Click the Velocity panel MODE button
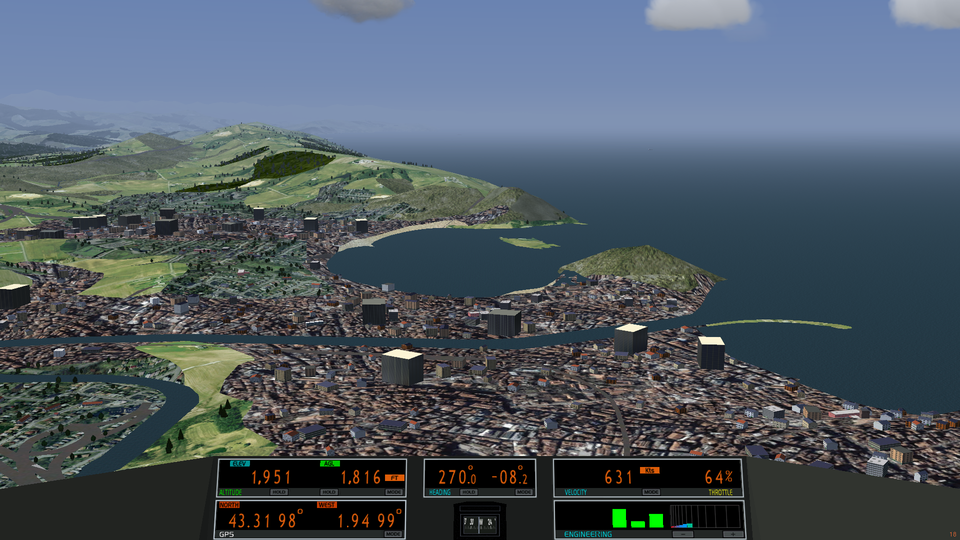Image resolution: width=960 pixels, height=540 pixels. (651, 492)
